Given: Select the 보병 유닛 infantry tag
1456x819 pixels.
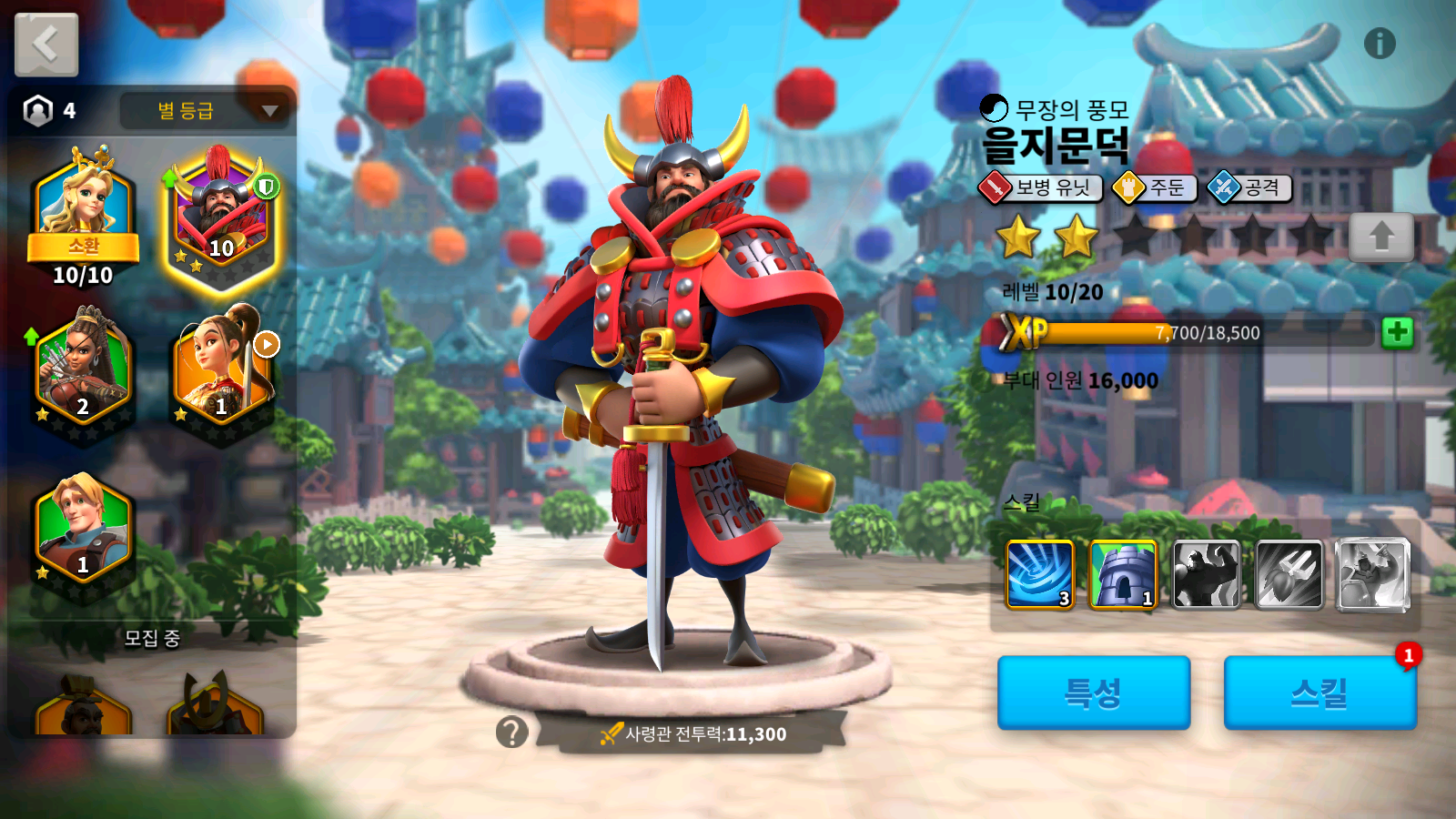Looking at the screenshot, I should point(1040,187).
